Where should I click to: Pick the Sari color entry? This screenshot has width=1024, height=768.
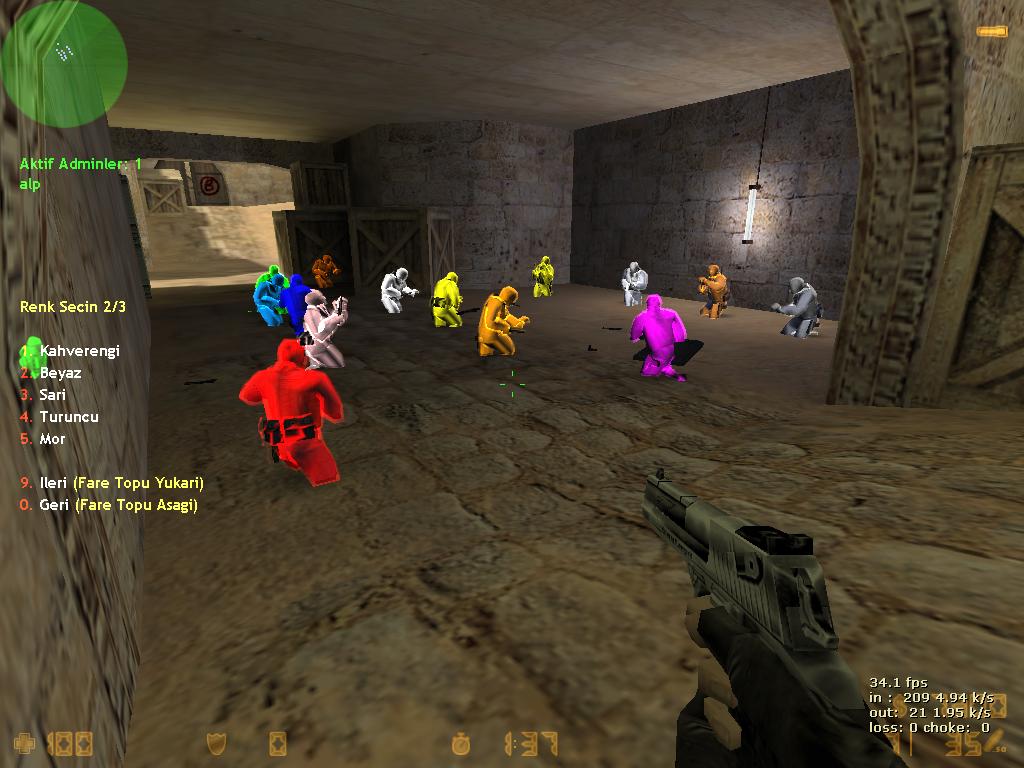[52, 395]
